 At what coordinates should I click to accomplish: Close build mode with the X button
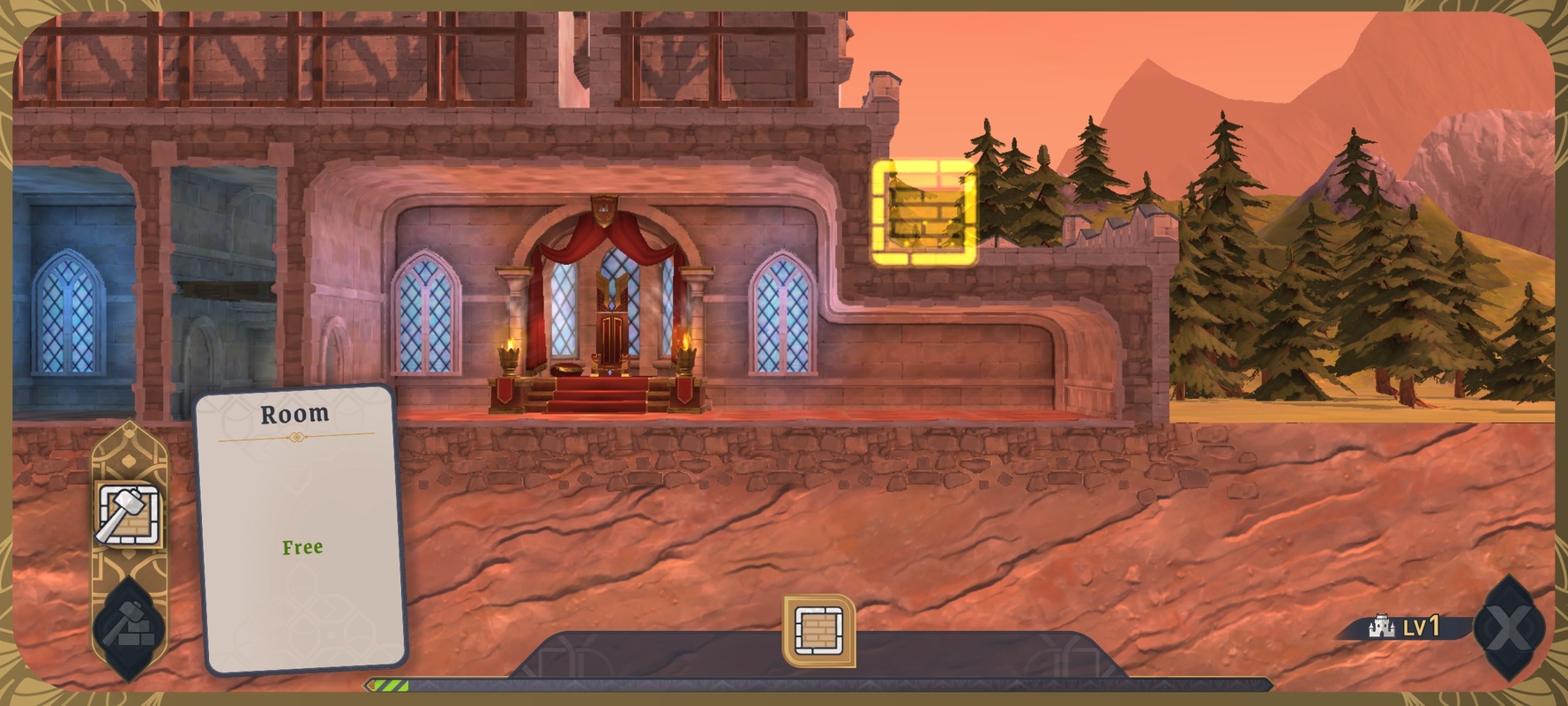coord(1509,628)
